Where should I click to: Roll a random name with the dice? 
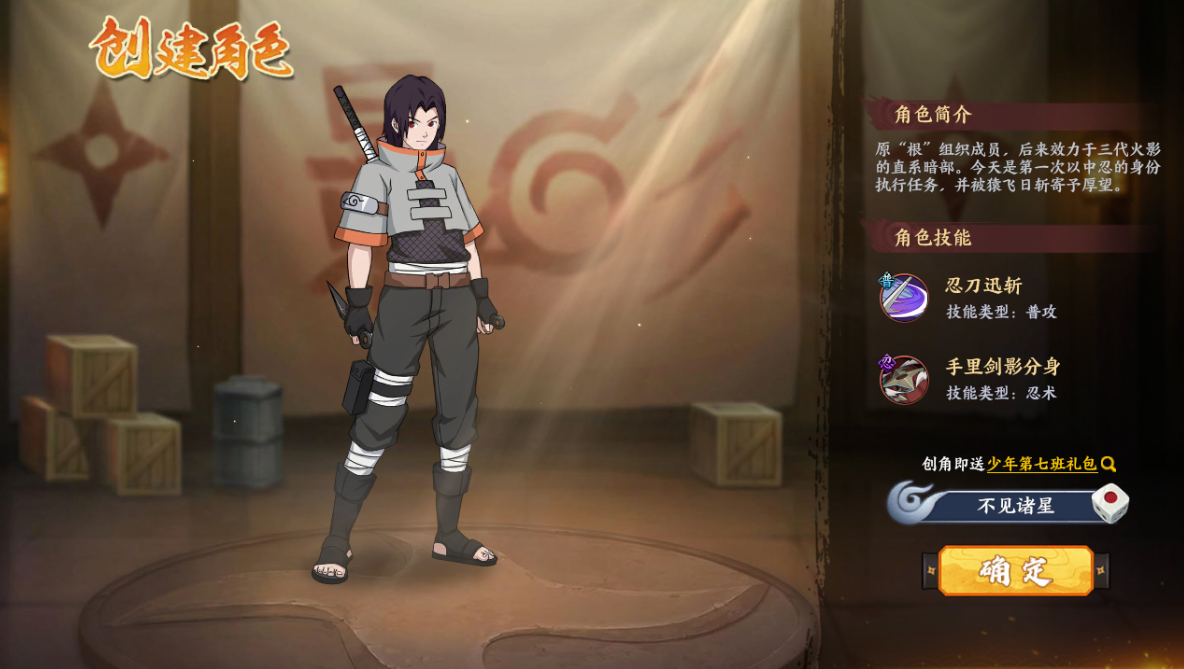[x=1109, y=503]
